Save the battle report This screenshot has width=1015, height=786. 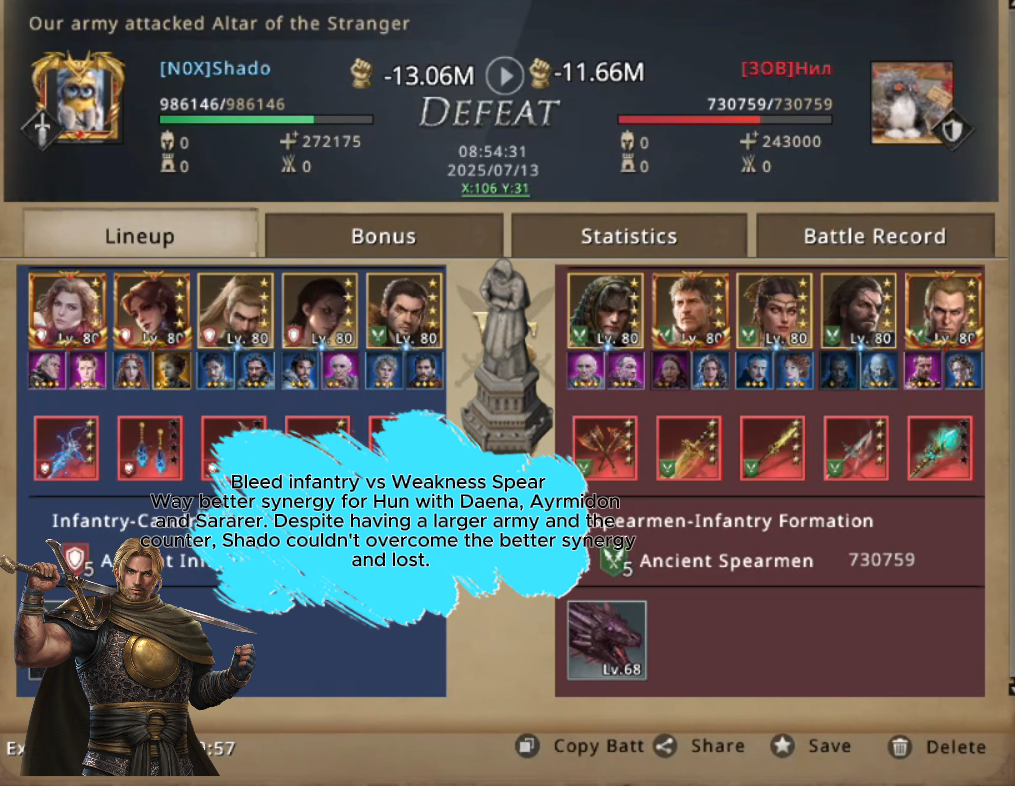coord(811,746)
